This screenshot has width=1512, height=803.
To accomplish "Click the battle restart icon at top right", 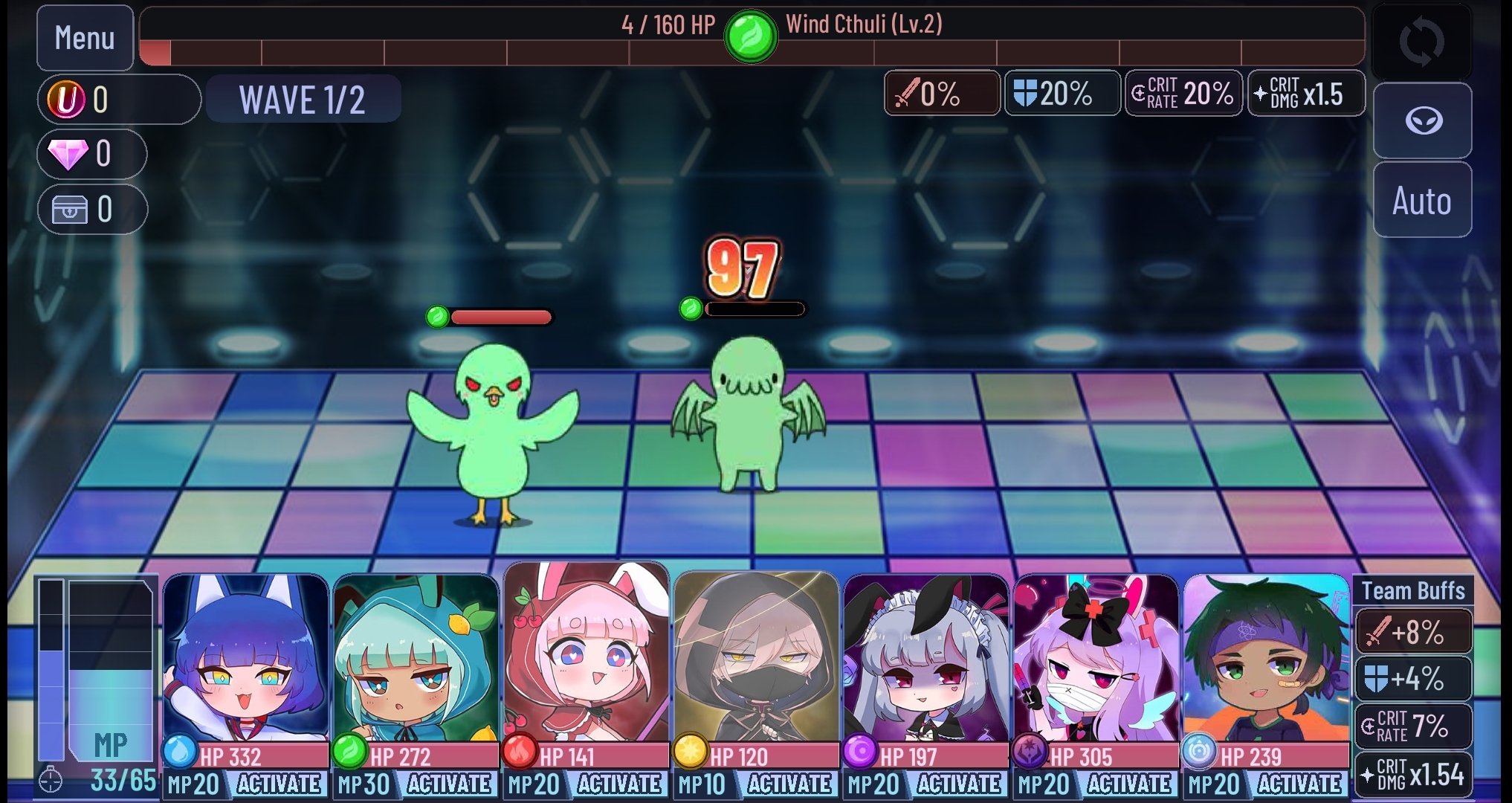I will (1421, 40).
